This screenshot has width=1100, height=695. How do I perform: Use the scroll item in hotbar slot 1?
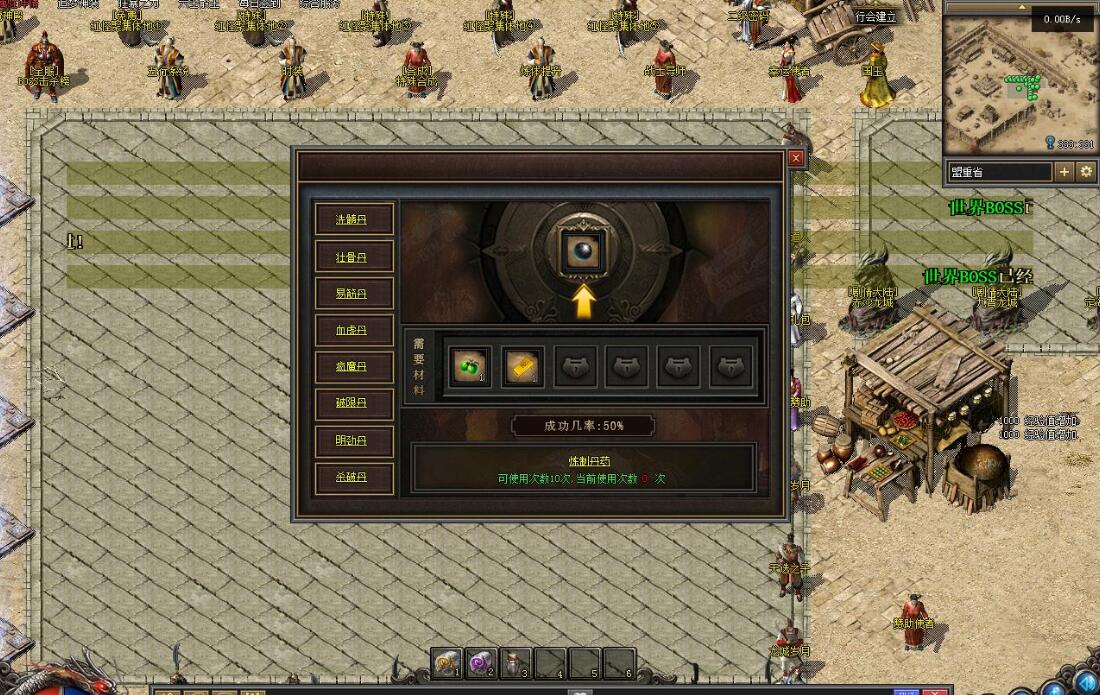pyautogui.click(x=448, y=662)
